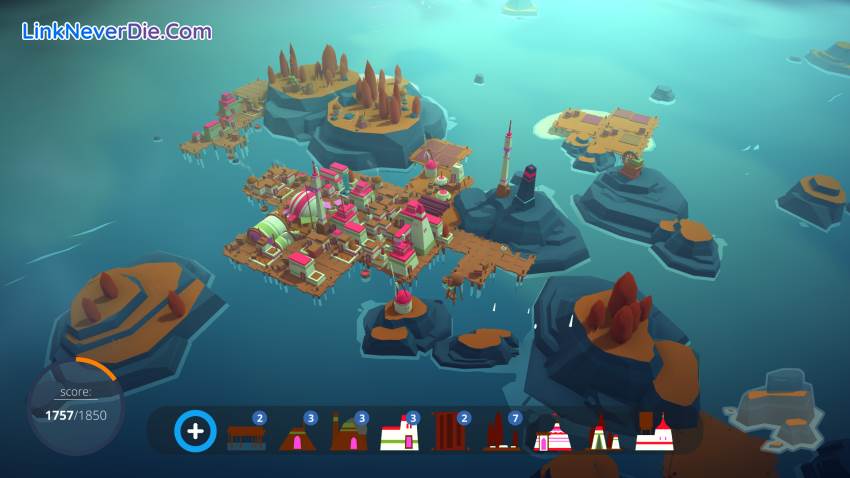Choose the brown tent with pink door

(x=297, y=435)
